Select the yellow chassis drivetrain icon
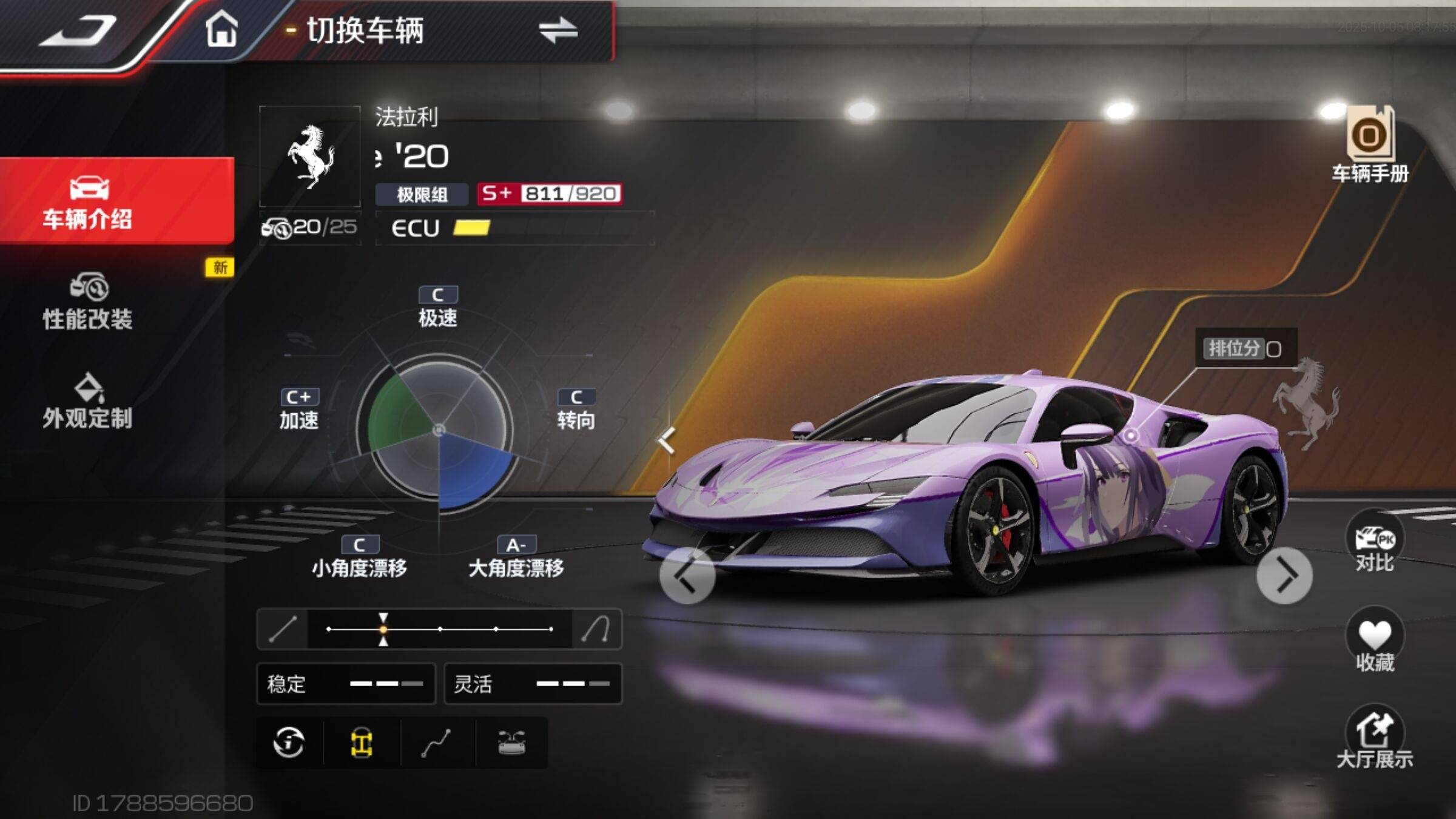This screenshot has width=1456, height=819. point(362,743)
